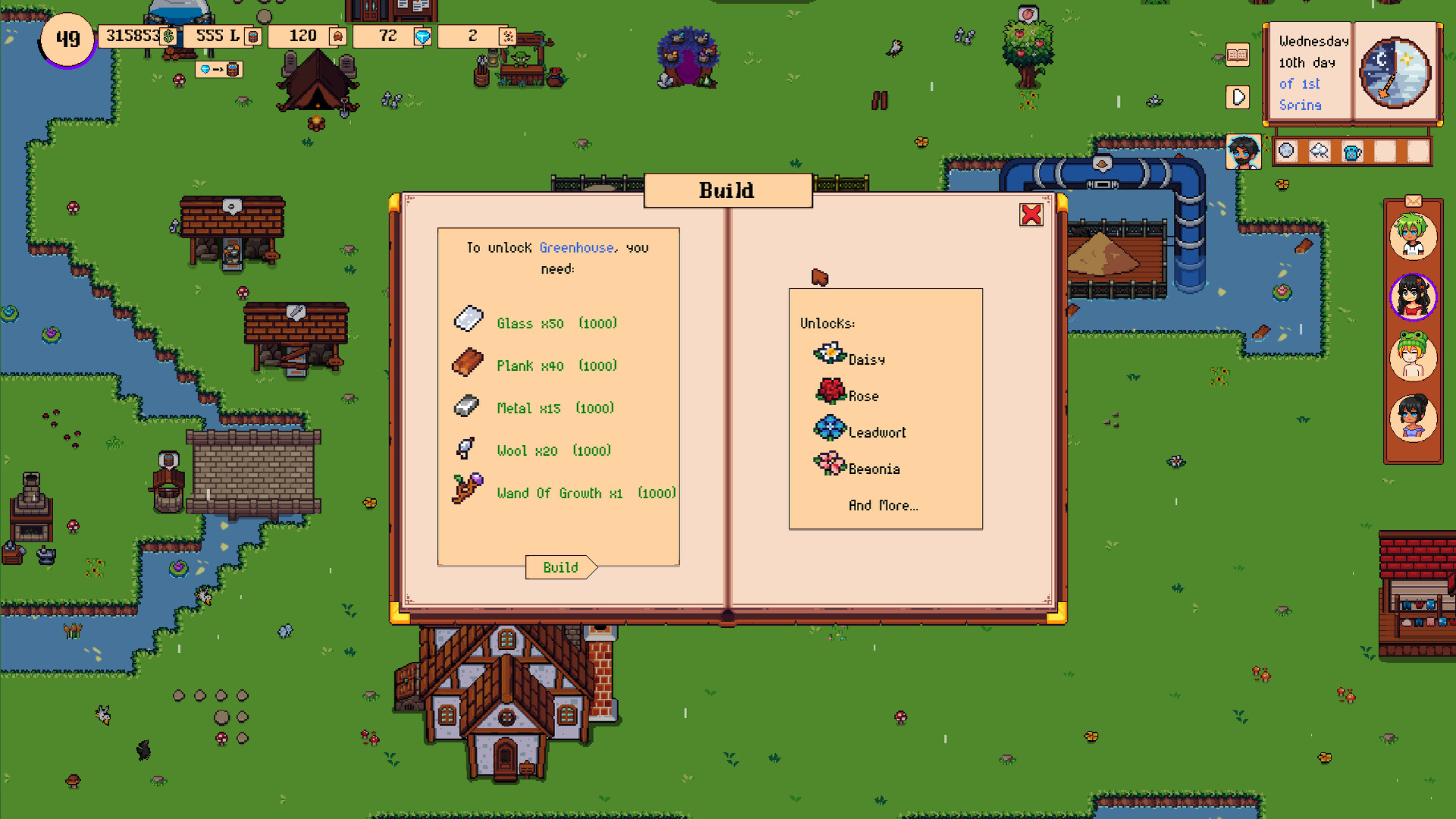Click the Build header banner

(x=727, y=190)
